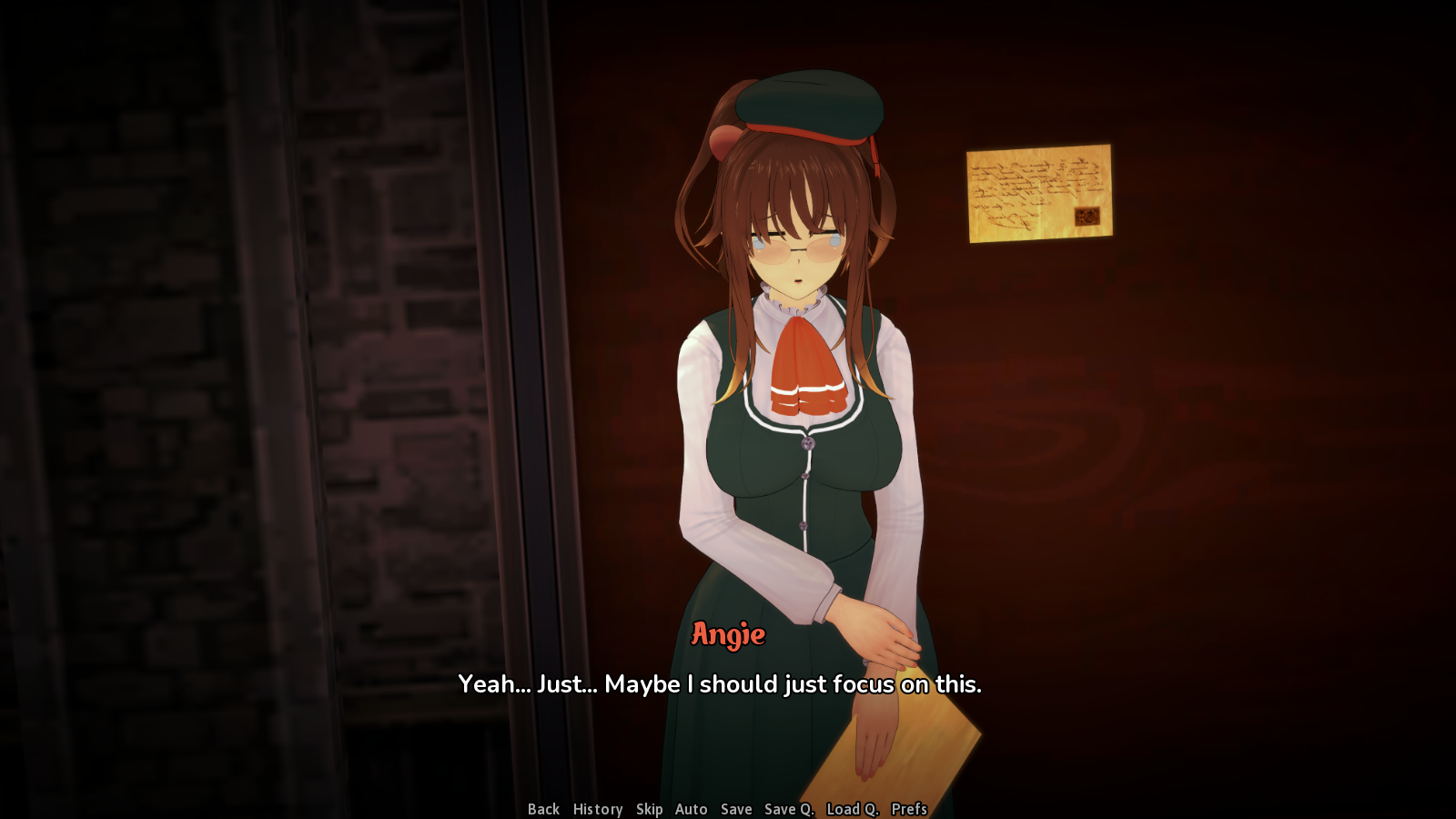Turn on Auto-advance dialogue mode
Viewport: 1456px width, 819px height.
pos(691,809)
